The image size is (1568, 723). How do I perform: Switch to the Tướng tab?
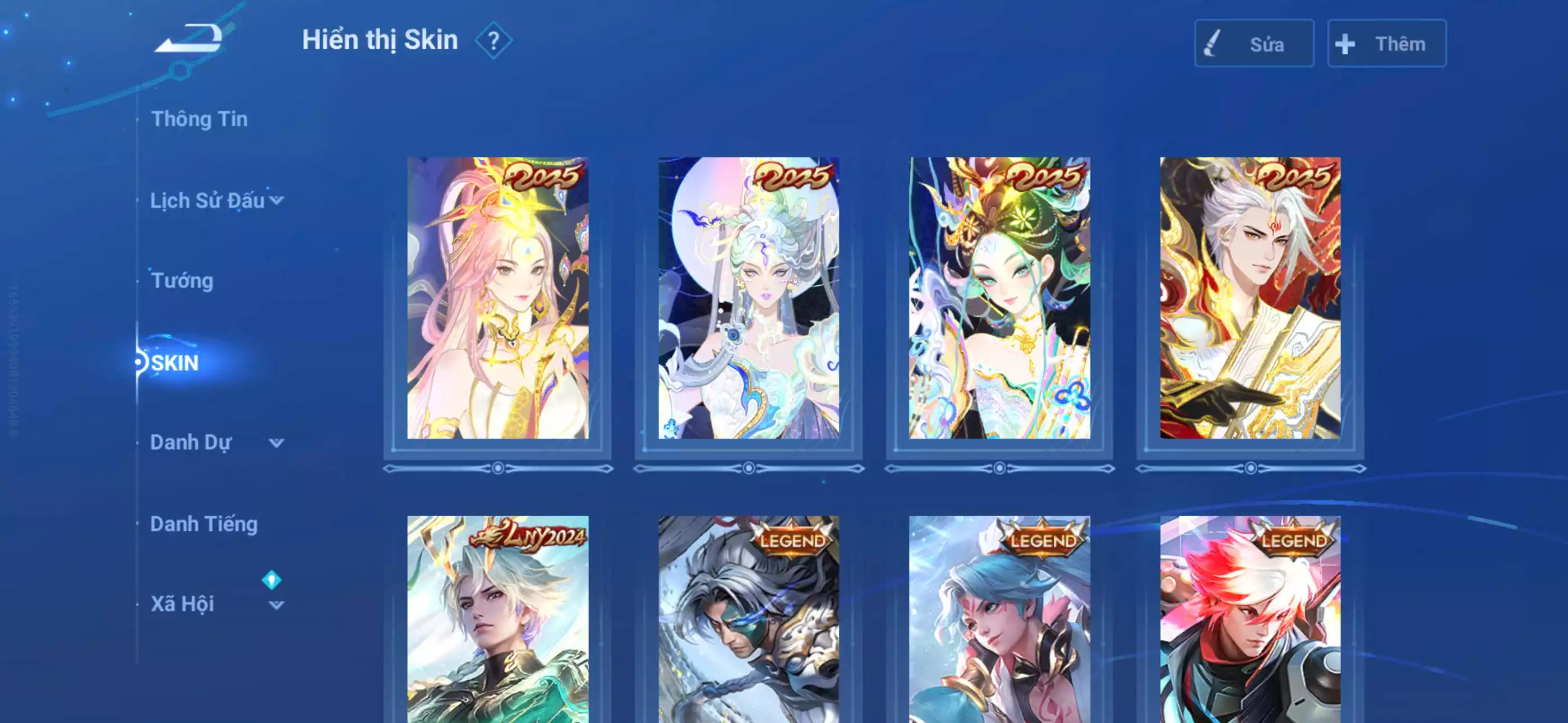pyautogui.click(x=181, y=281)
